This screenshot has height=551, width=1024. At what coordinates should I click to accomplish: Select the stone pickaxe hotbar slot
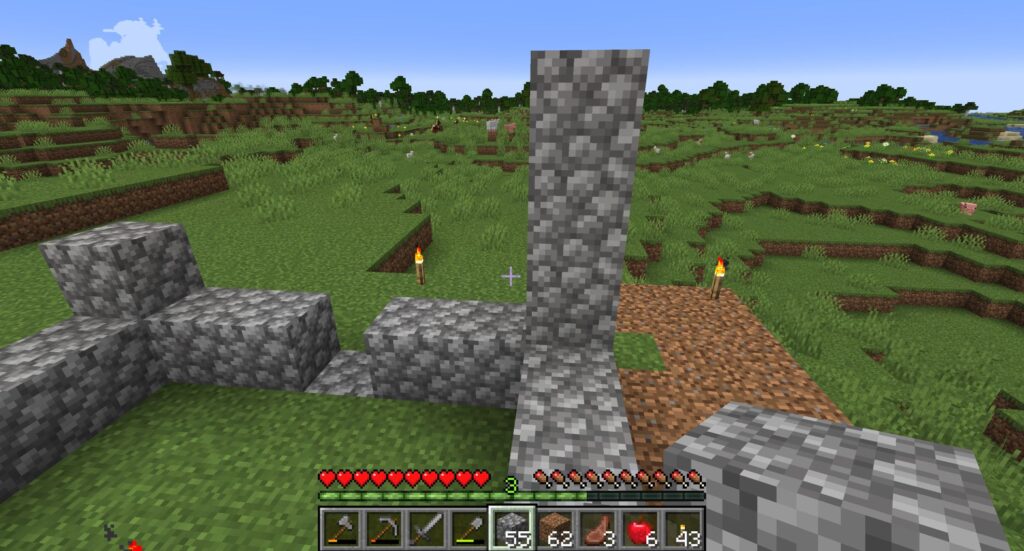(383, 527)
